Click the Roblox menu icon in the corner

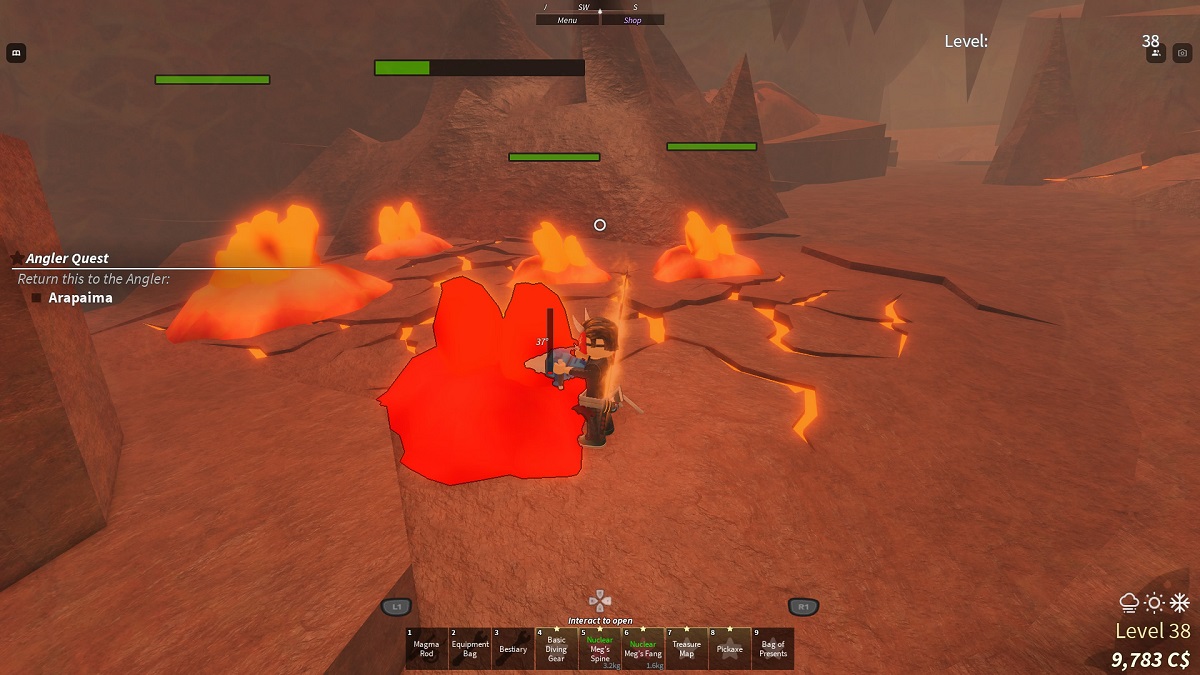[x=16, y=53]
